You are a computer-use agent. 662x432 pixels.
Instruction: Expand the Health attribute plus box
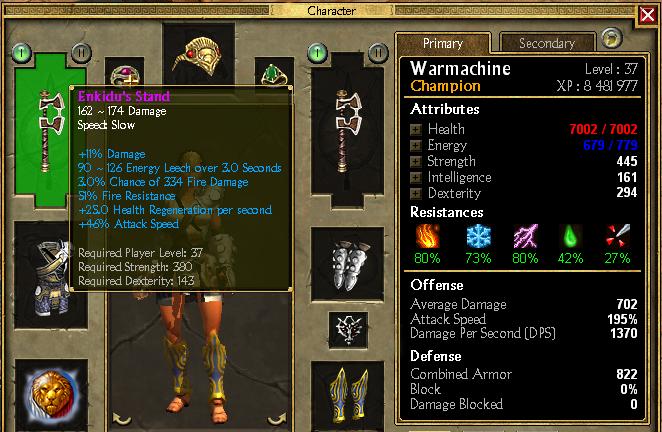click(416, 129)
